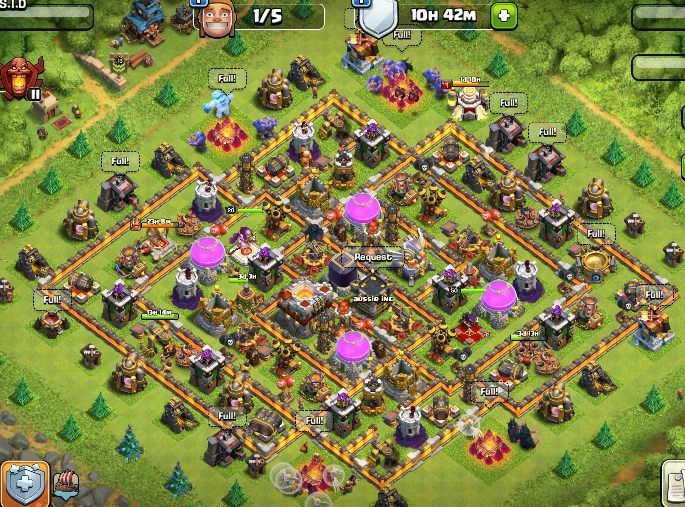The image size is (685, 507).
Task: Open the blue shield button at bottom-left
Action: click(x=24, y=485)
